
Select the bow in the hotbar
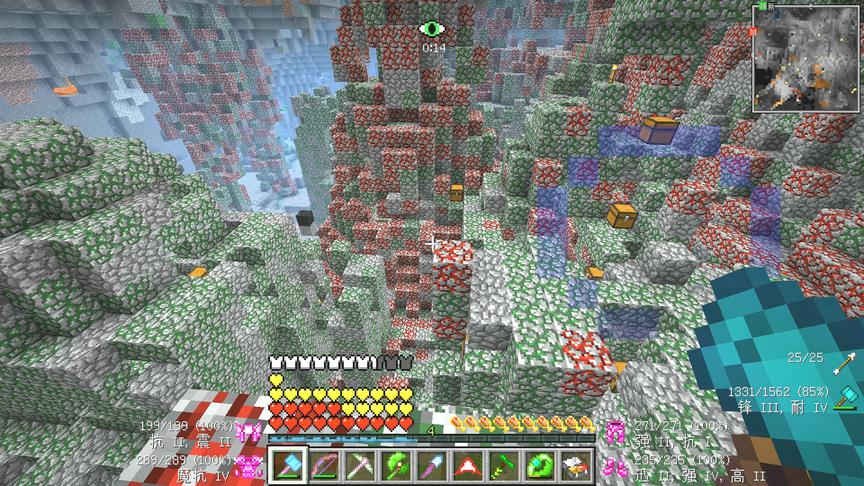pyautogui.click(x=324, y=465)
